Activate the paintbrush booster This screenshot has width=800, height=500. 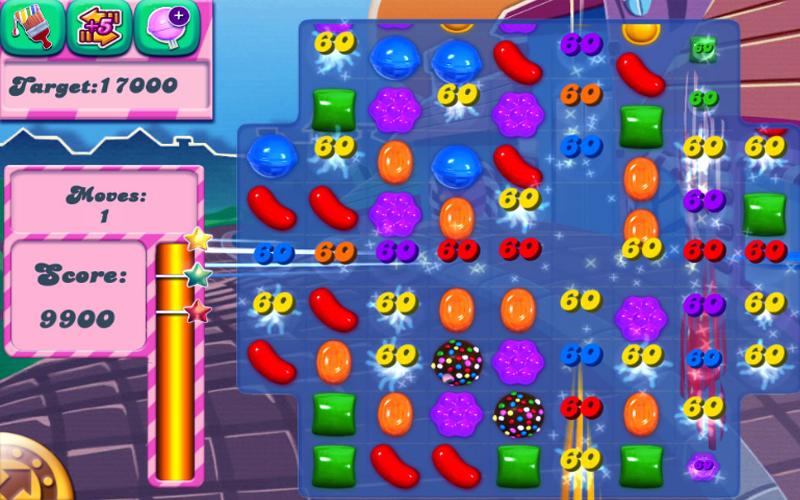coord(29,27)
